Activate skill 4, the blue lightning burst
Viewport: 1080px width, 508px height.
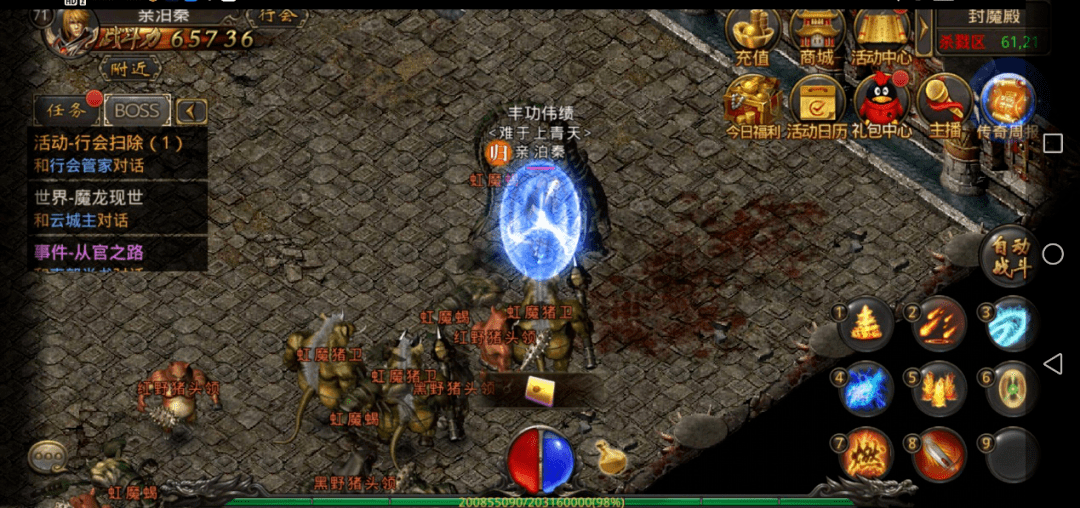point(865,389)
